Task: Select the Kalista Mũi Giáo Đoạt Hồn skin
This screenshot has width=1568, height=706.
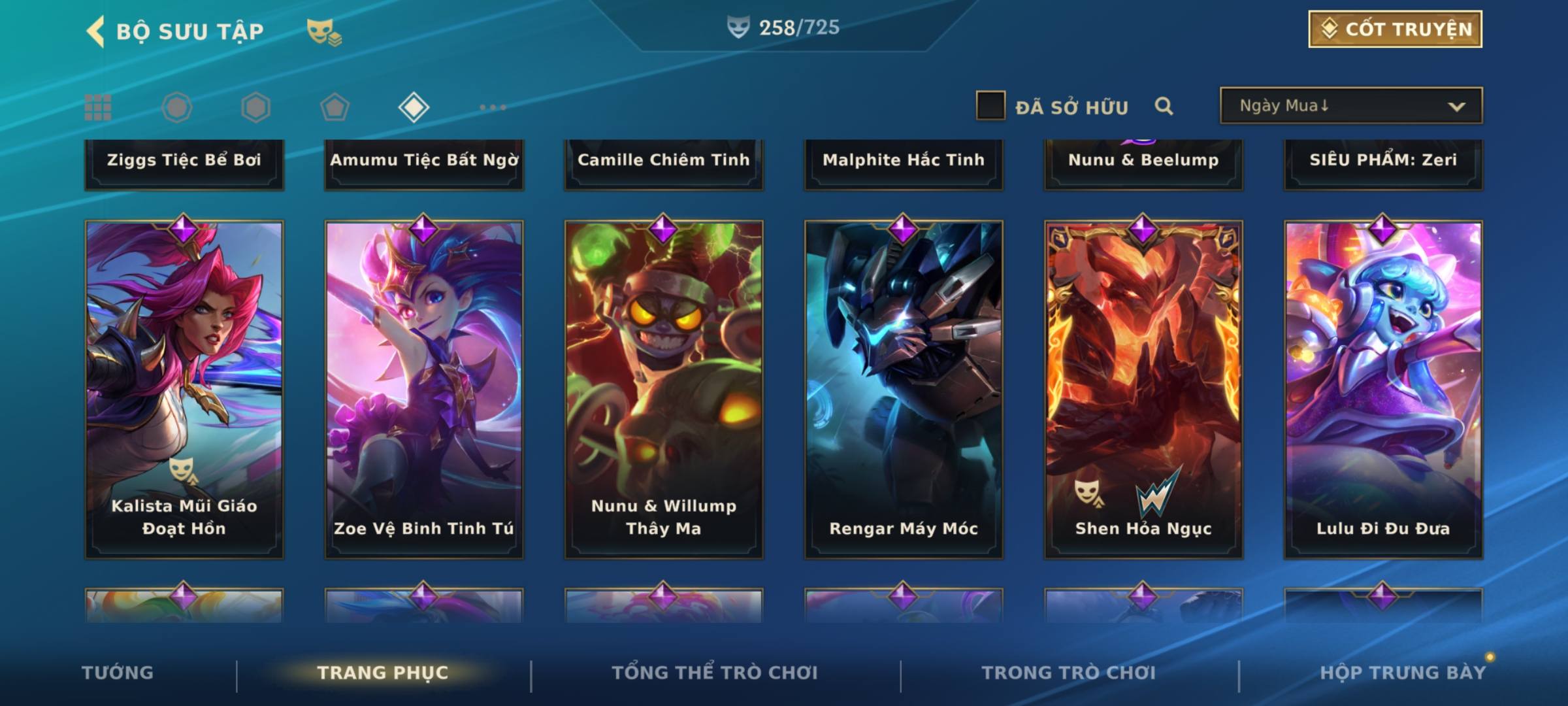Action: click(184, 389)
